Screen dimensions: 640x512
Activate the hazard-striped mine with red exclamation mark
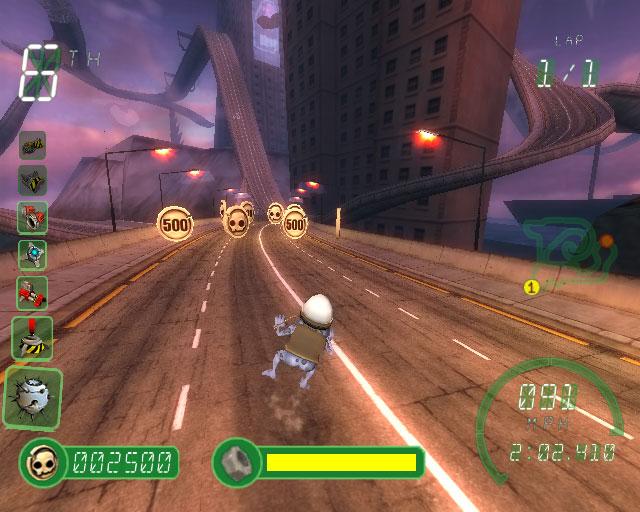32,337
